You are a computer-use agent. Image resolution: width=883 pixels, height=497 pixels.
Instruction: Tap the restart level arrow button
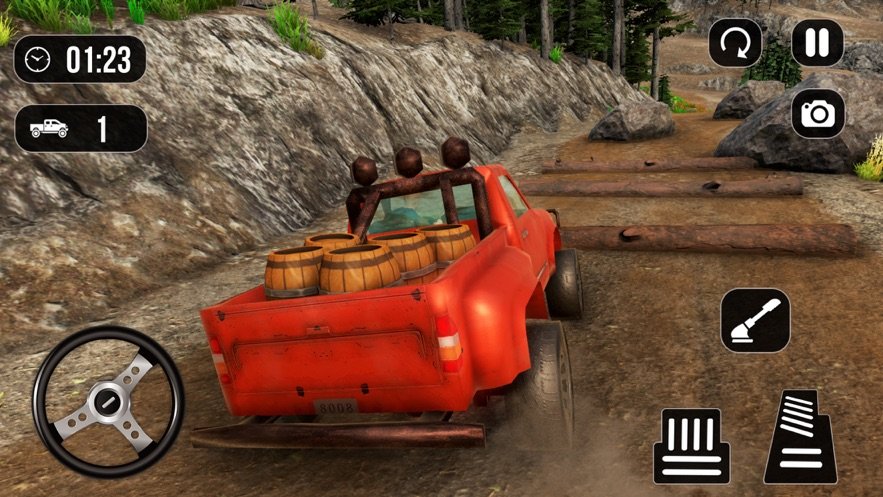coord(735,43)
